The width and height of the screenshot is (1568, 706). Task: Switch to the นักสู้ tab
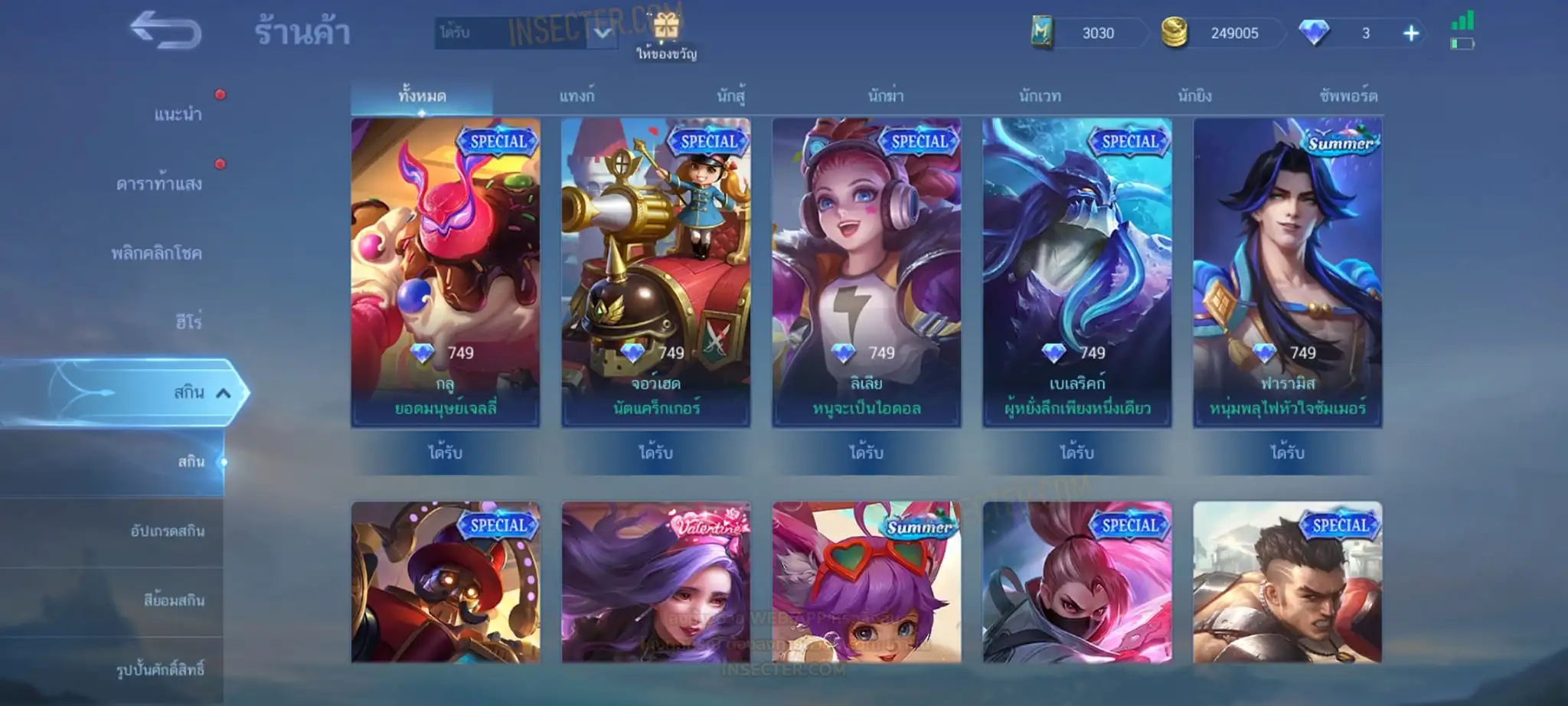731,96
